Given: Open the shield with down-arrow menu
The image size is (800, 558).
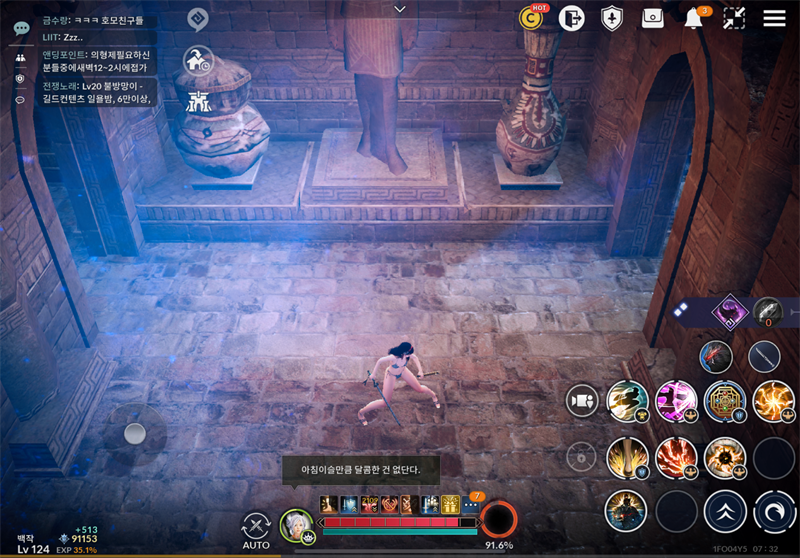Looking at the screenshot, I should point(612,18).
